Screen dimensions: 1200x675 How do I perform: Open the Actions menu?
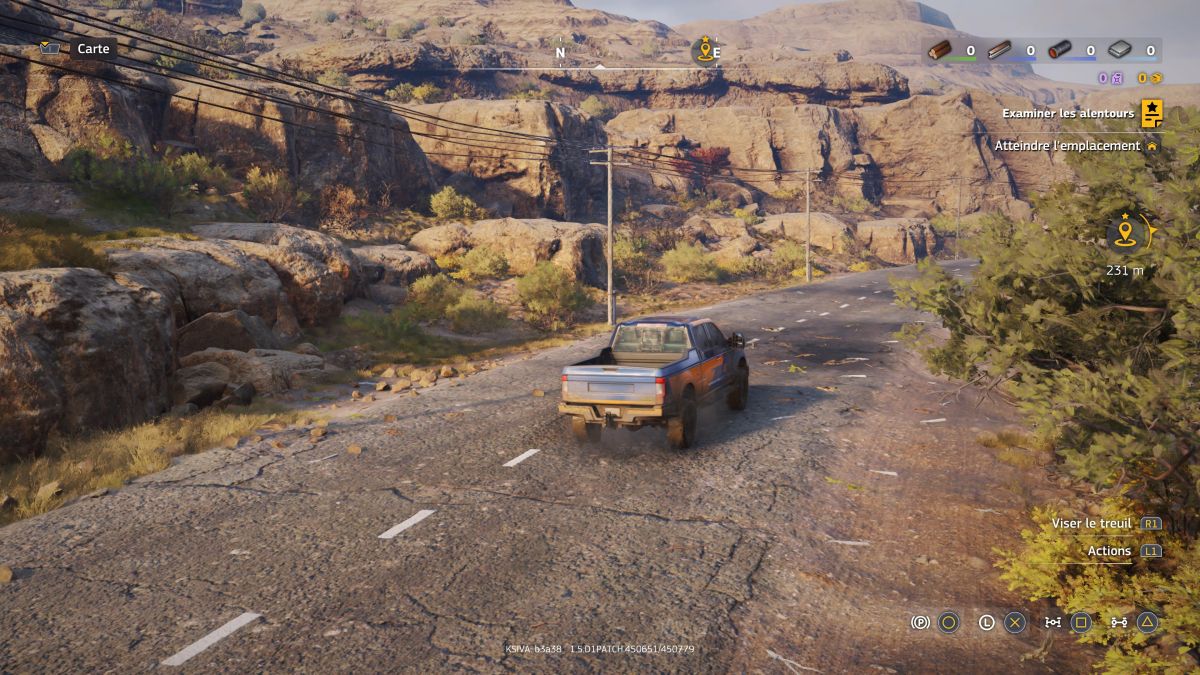(1110, 551)
